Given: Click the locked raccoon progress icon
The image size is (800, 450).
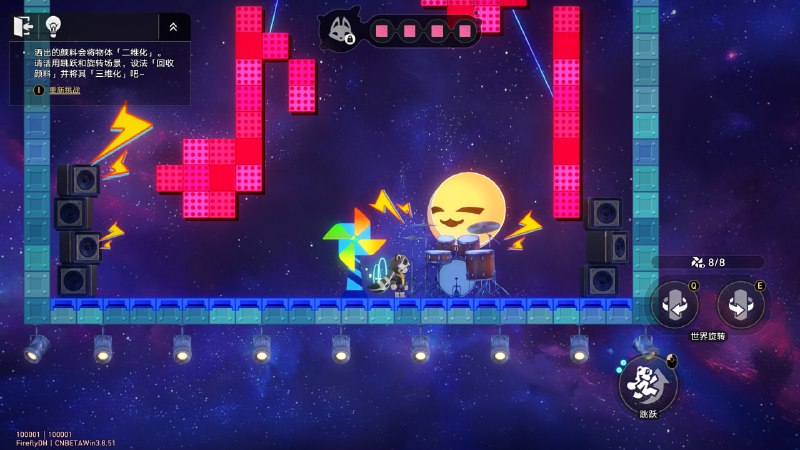Looking at the screenshot, I should coord(338,30).
